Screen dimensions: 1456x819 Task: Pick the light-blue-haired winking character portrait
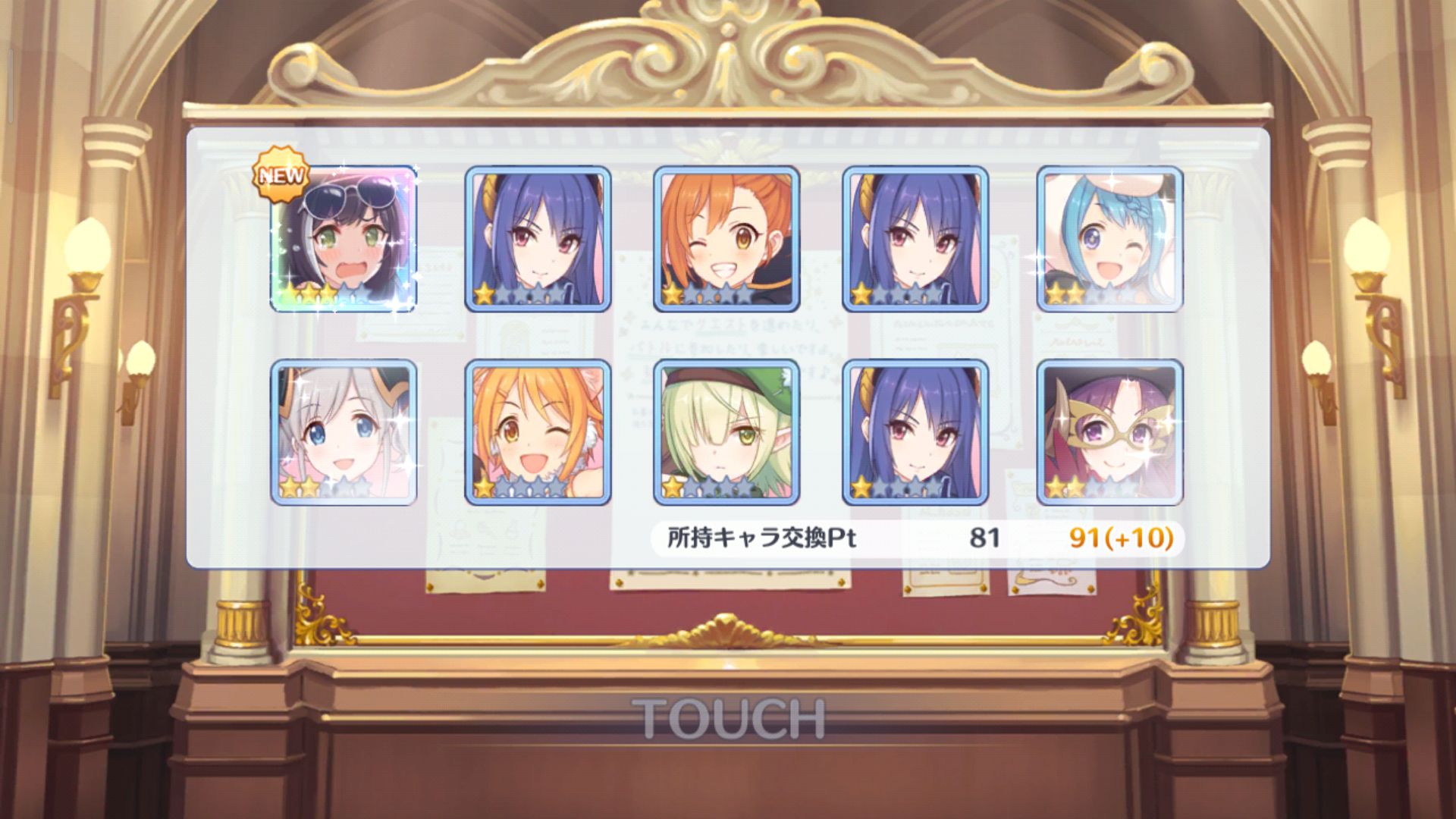[1109, 238]
